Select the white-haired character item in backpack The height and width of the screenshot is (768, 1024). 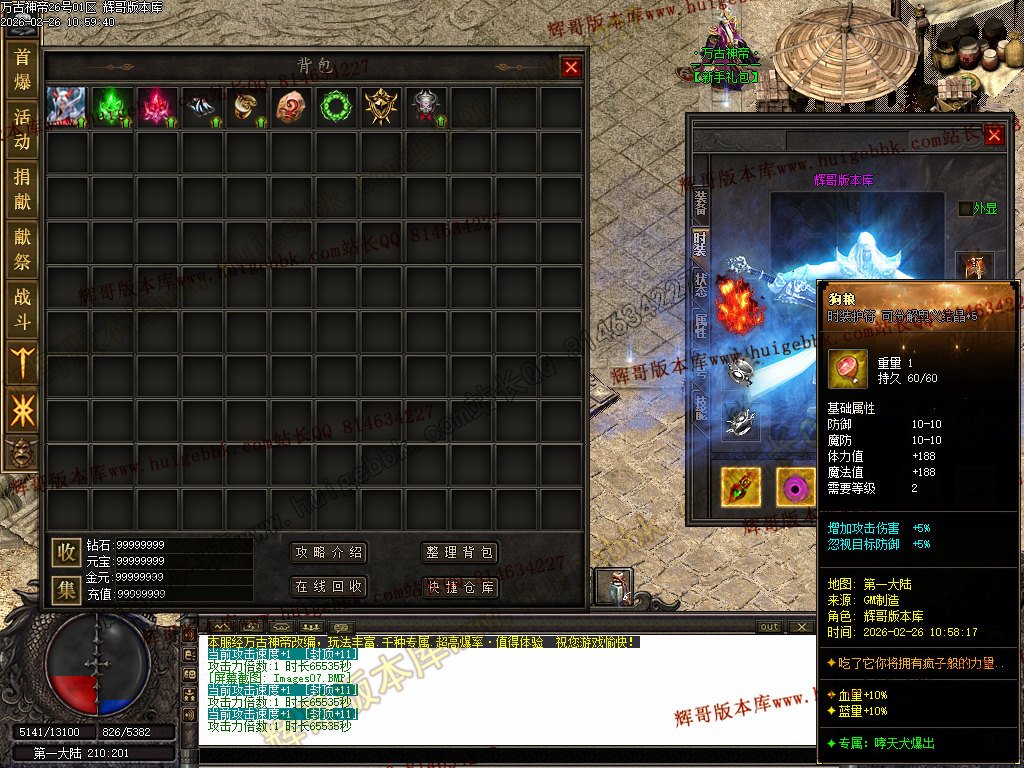click(x=67, y=107)
